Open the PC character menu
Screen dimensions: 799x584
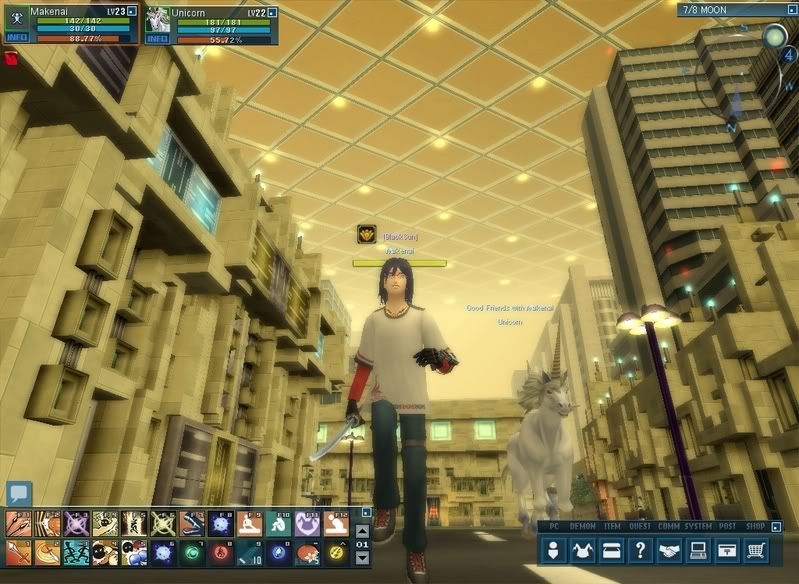click(x=554, y=549)
